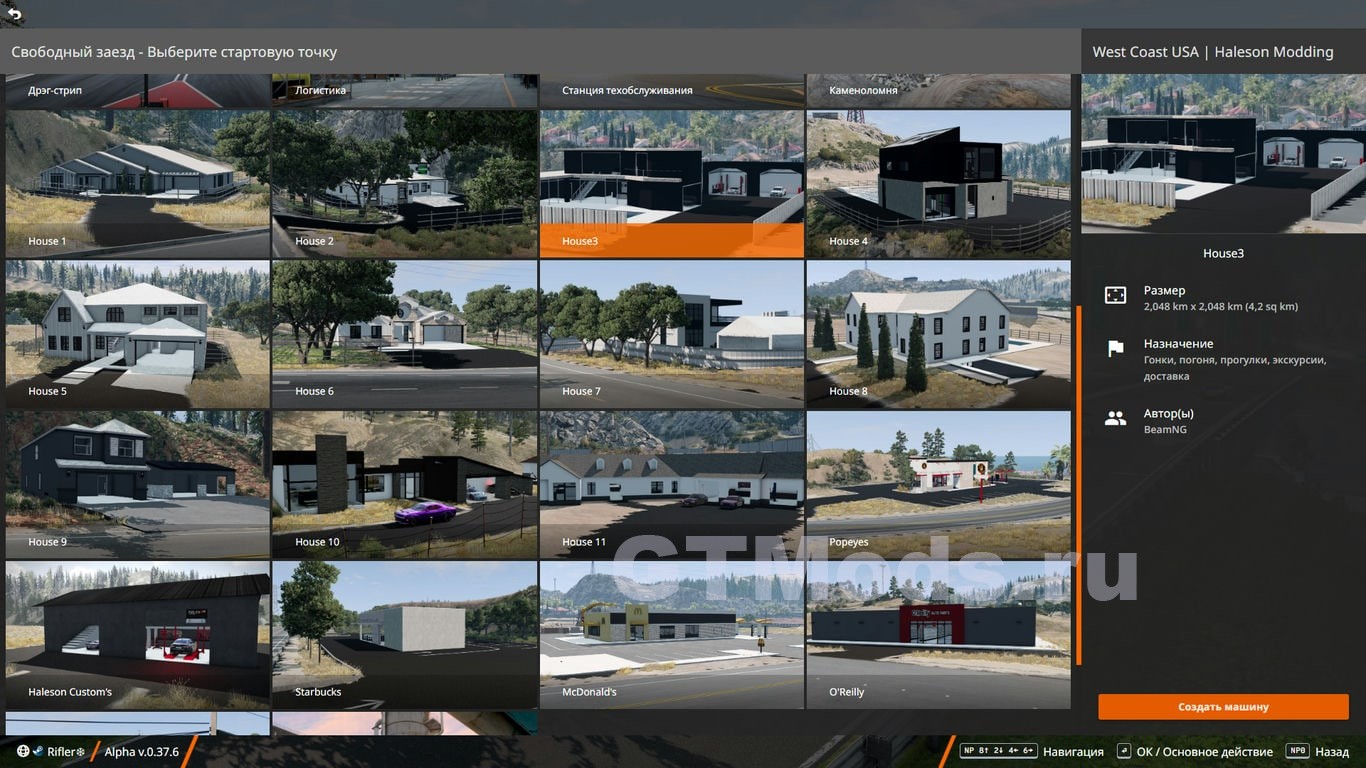The width and height of the screenshot is (1366, 768).
Task: Select the highlighted House3 tile
Action: [671, 183]
